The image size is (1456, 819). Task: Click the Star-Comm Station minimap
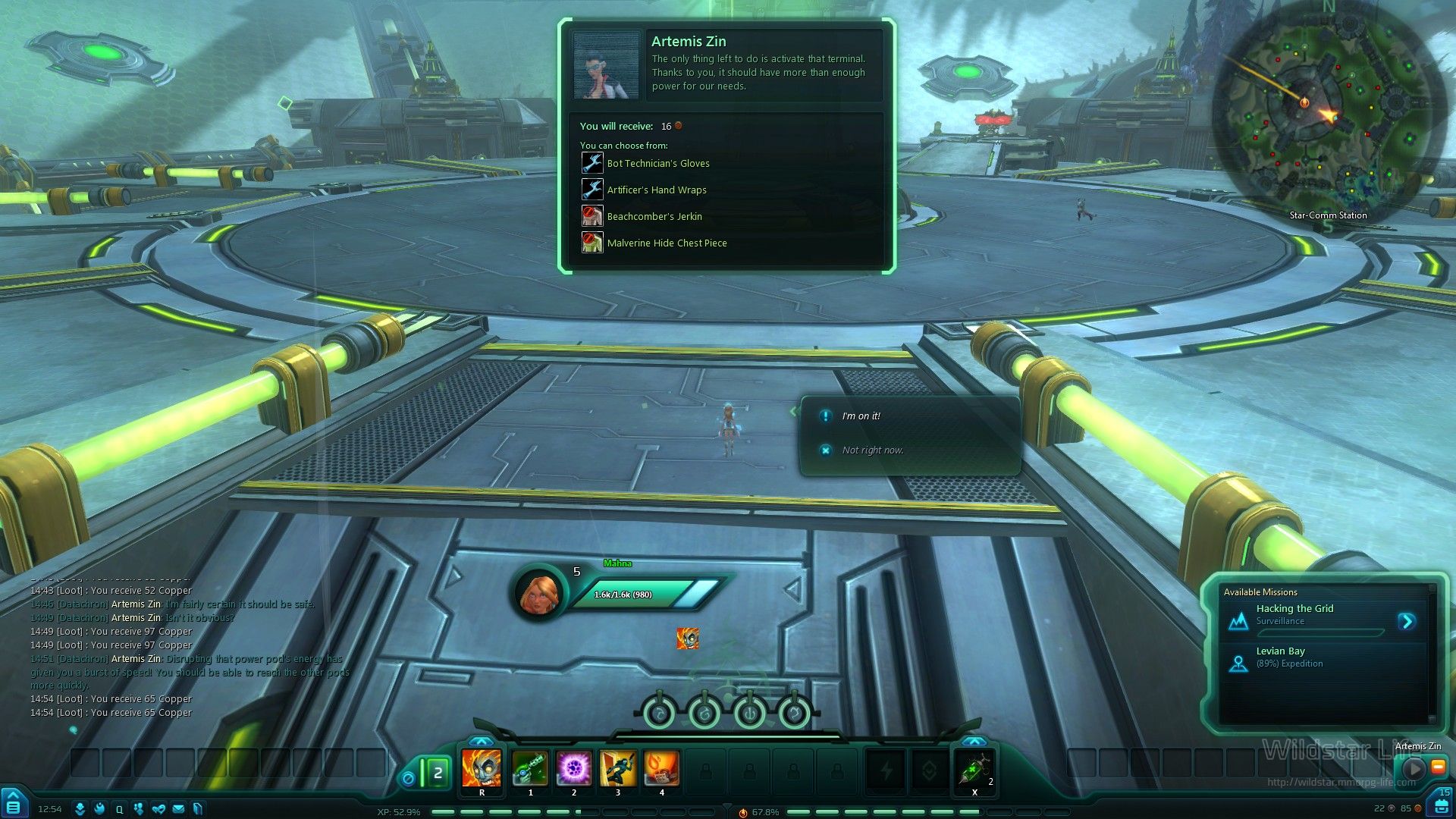click(1327, 114)
